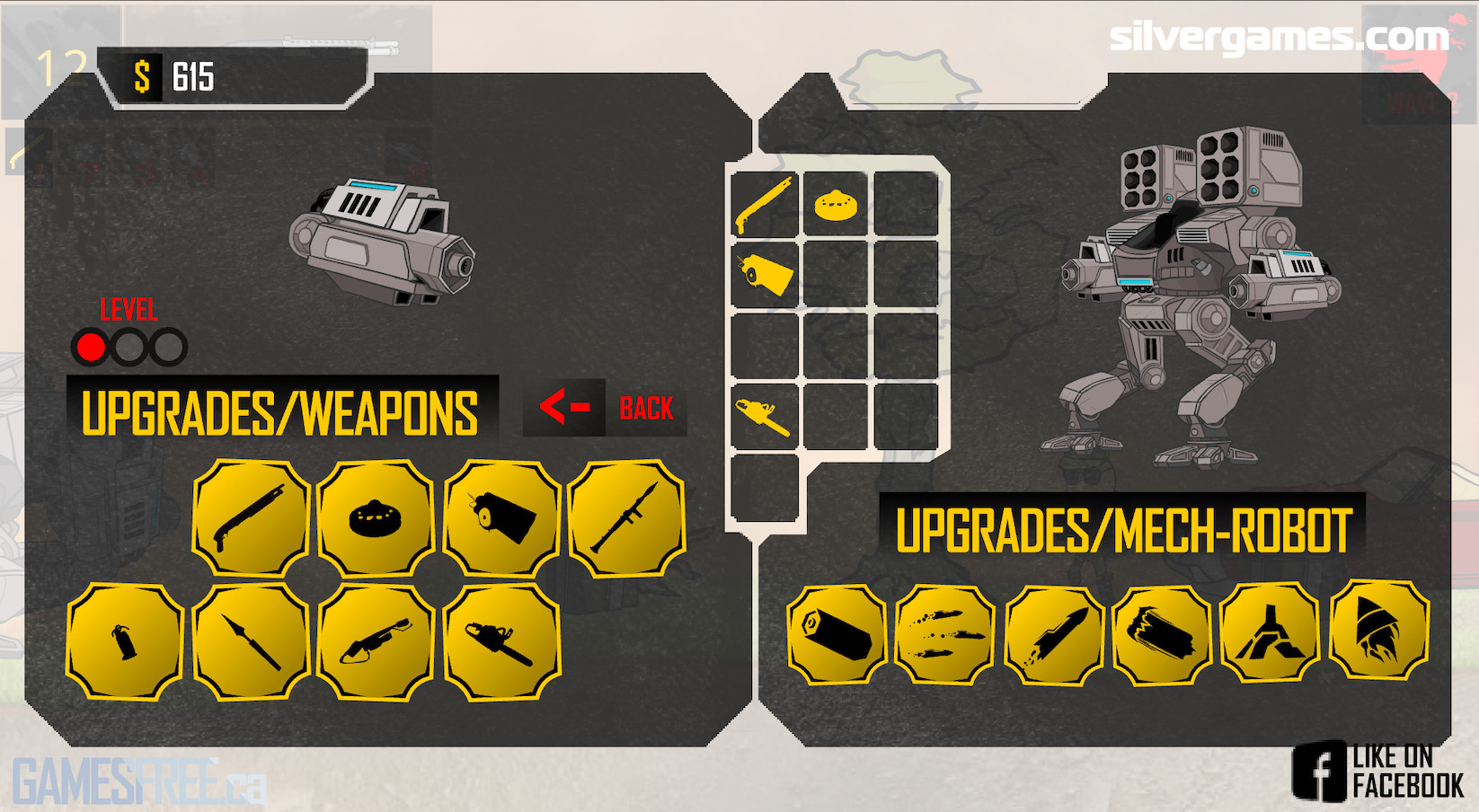
Task: Select the landmine slot in the equipment grid
Action: (836, 205)
